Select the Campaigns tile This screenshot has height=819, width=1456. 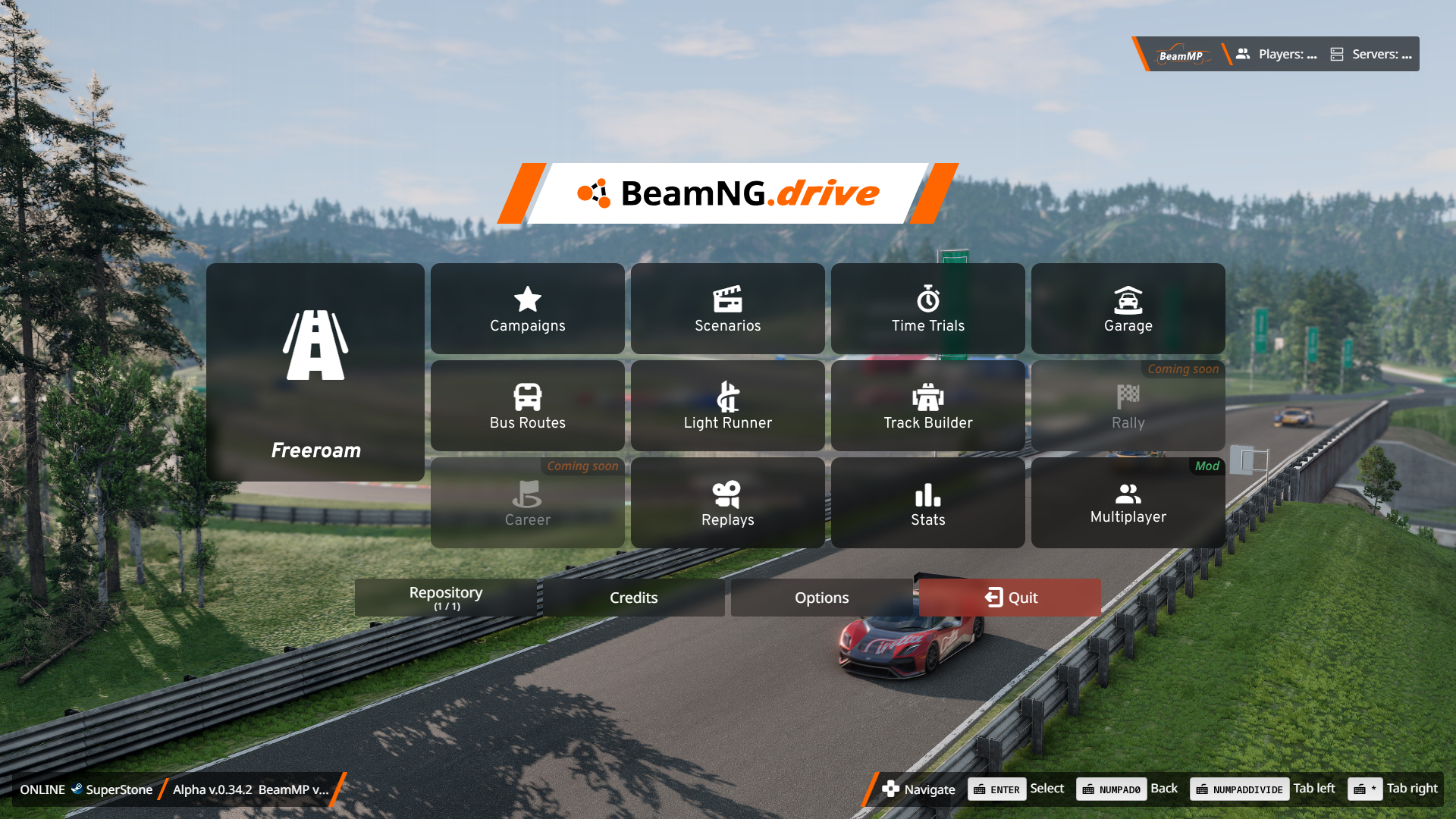point(528,309)
